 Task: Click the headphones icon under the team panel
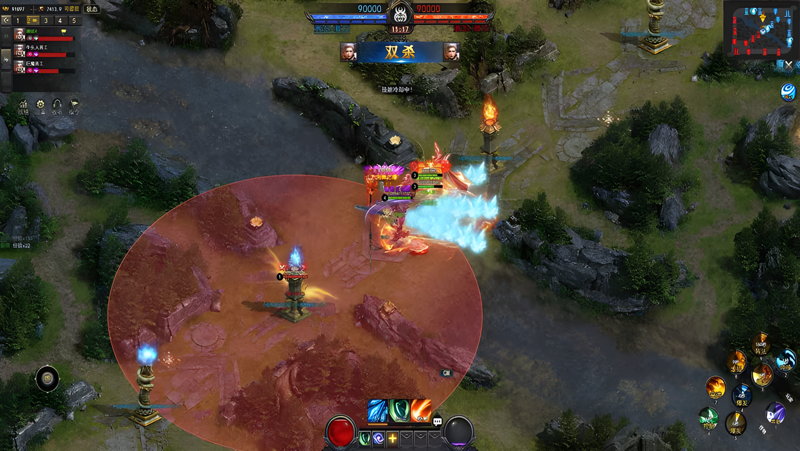pos(57,104)
